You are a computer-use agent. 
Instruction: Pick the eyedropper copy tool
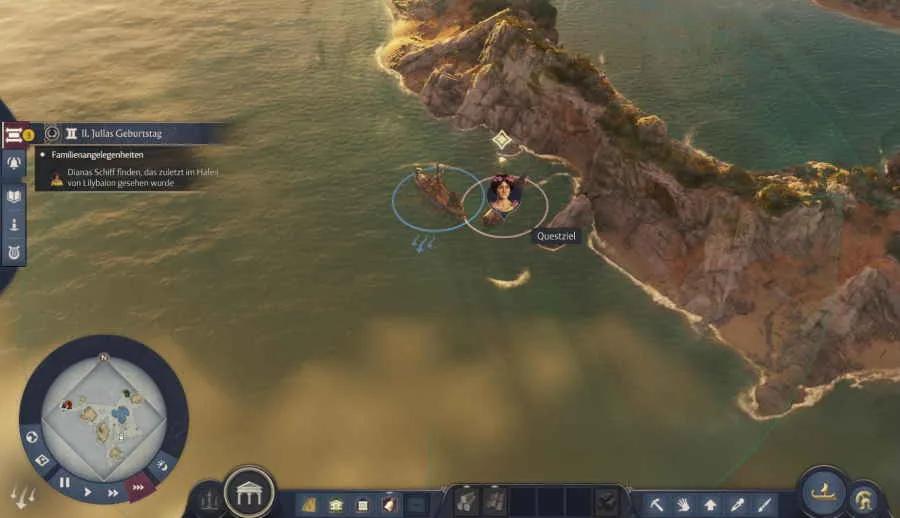click(737, 504)
